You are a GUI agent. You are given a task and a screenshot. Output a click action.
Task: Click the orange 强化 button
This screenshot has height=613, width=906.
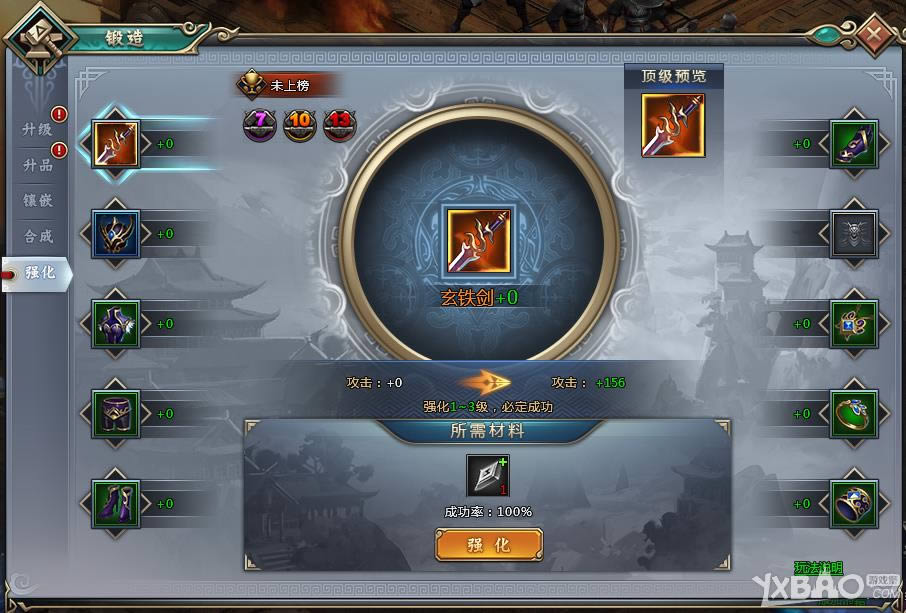pos(489,545)
